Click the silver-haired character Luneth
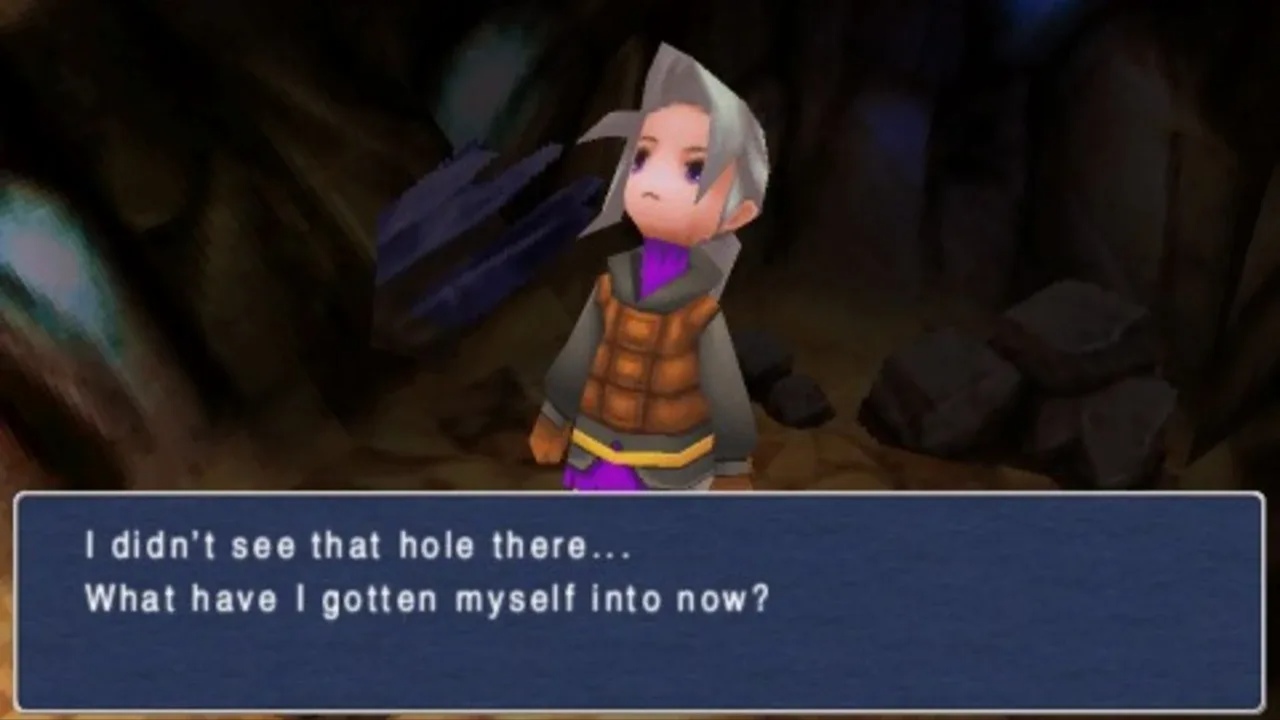 [650, 300]
